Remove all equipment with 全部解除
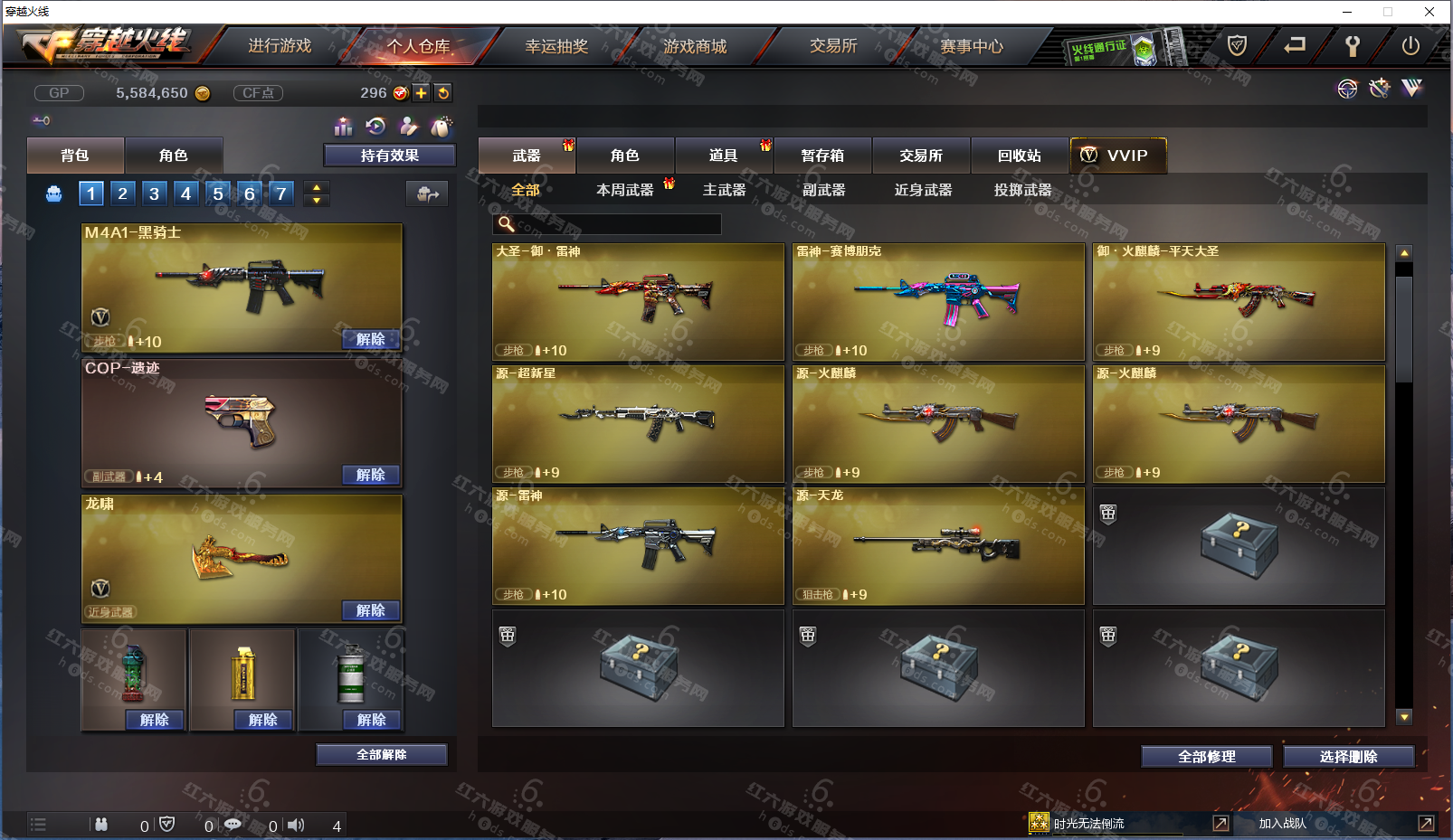 click(381, 755)
